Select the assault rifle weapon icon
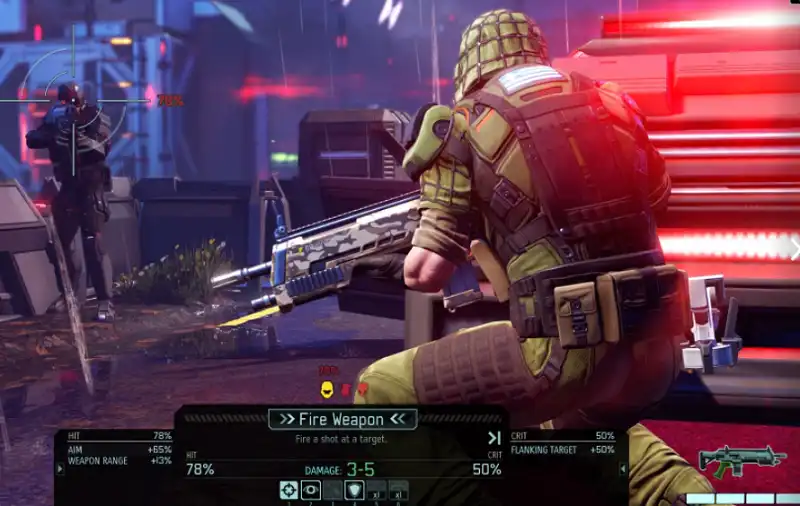This screenshot has width=800, height=506. (741, 461)
